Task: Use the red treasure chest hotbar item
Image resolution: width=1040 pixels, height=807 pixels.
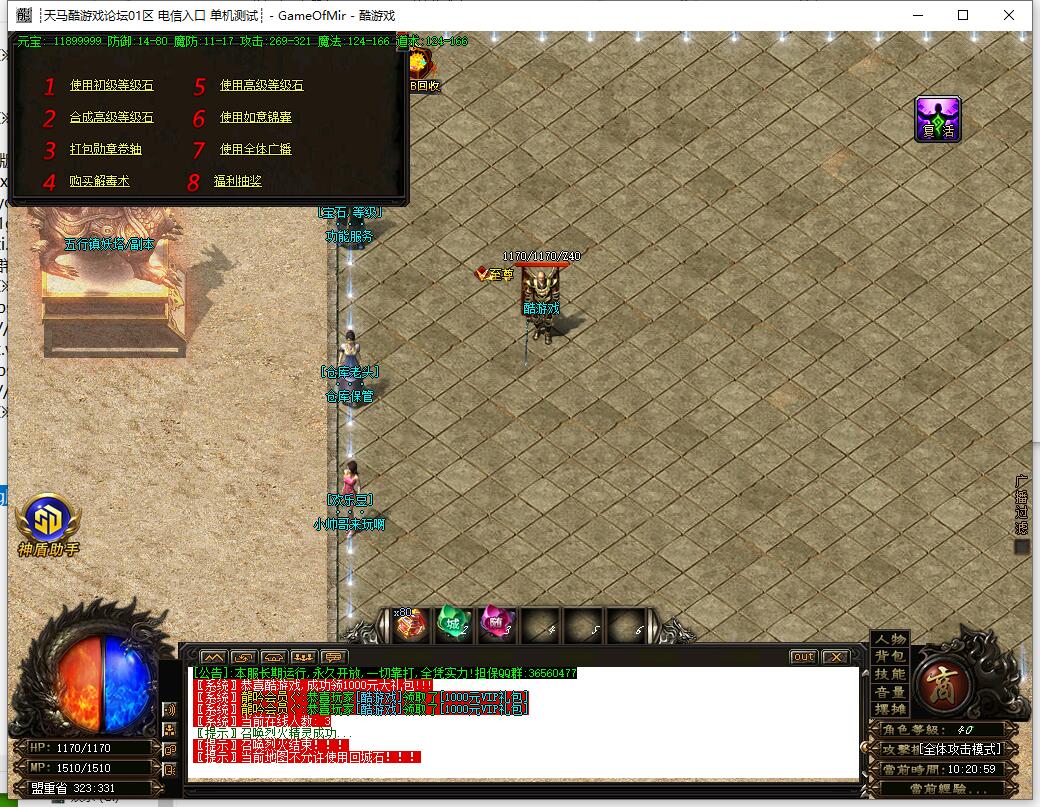Action: pos(411,624)
